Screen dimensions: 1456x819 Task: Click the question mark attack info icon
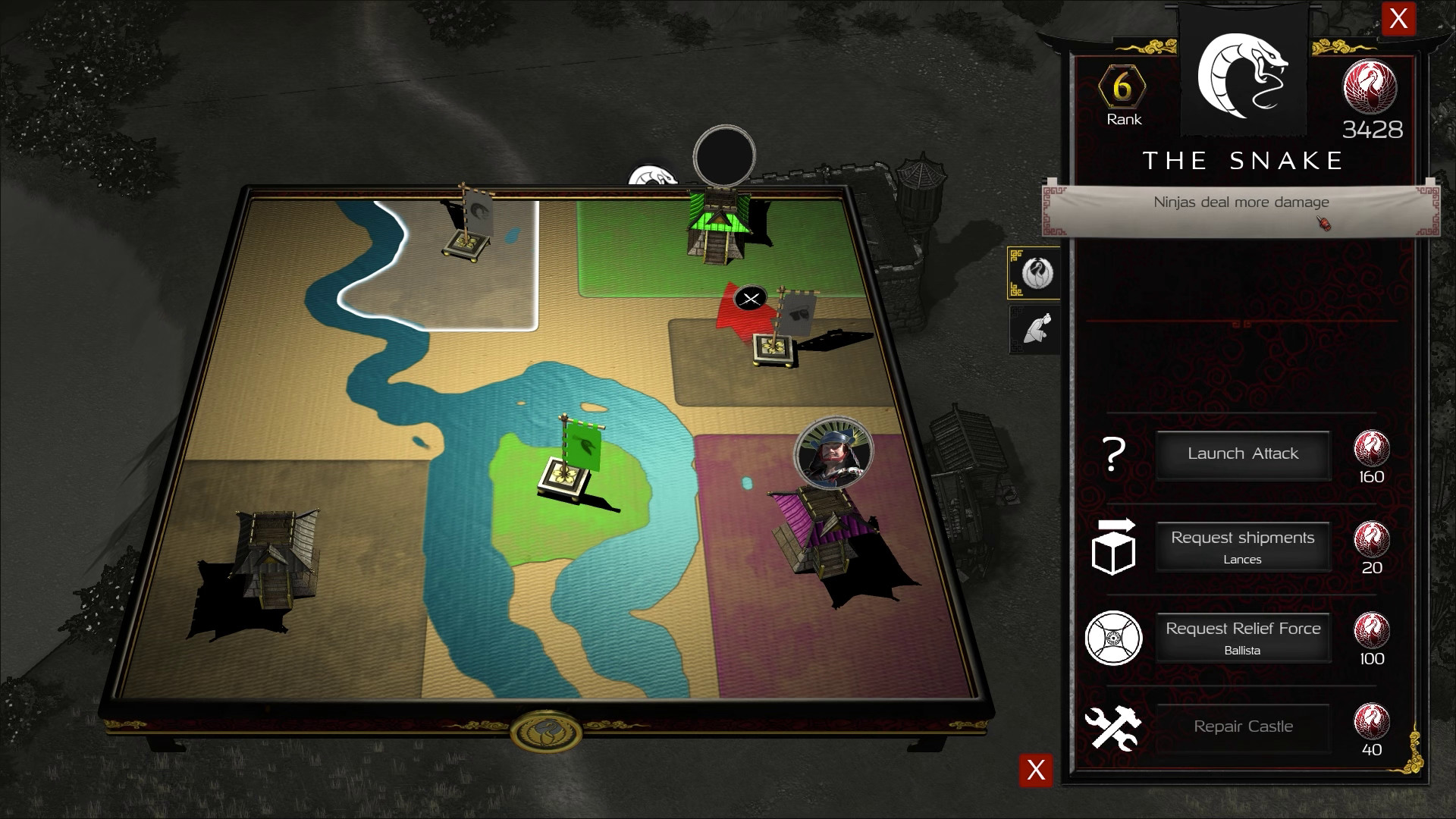[x=1113, y=455]
